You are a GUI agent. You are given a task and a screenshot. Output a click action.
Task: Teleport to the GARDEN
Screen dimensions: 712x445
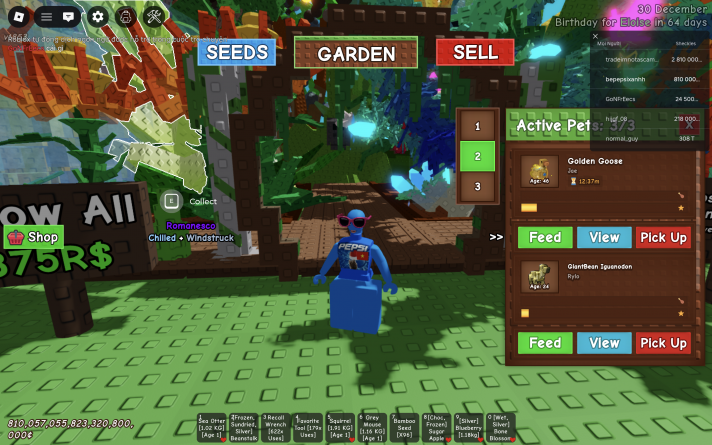point(356,54)
